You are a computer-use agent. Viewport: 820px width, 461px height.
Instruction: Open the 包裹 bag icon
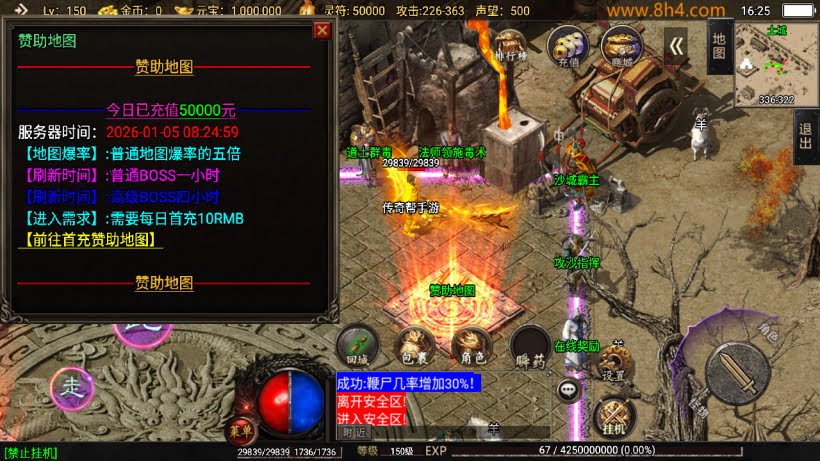tap(415, 345)
